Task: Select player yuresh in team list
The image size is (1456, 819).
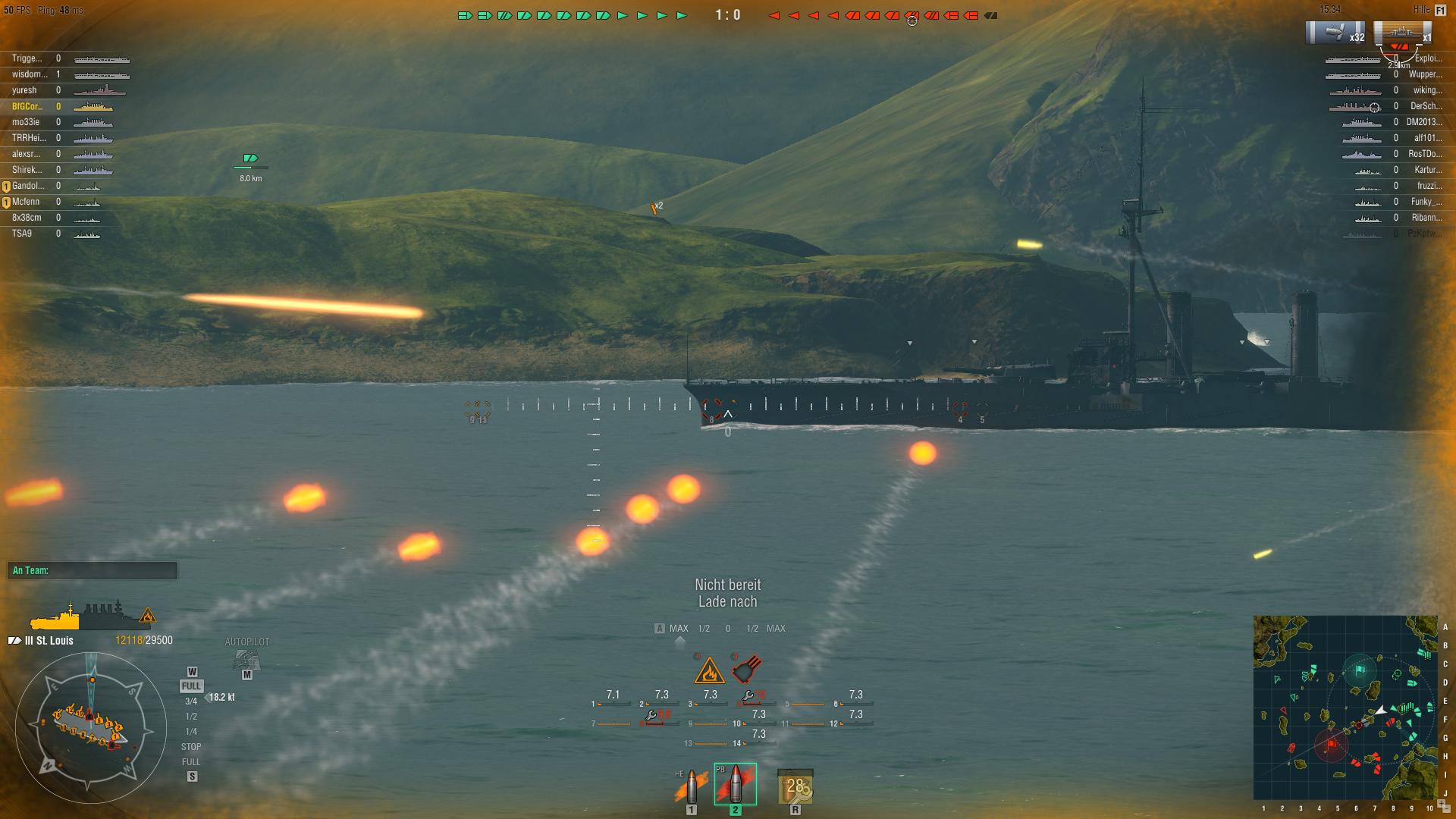Action: pyautogui.click(x=24, y=90)
